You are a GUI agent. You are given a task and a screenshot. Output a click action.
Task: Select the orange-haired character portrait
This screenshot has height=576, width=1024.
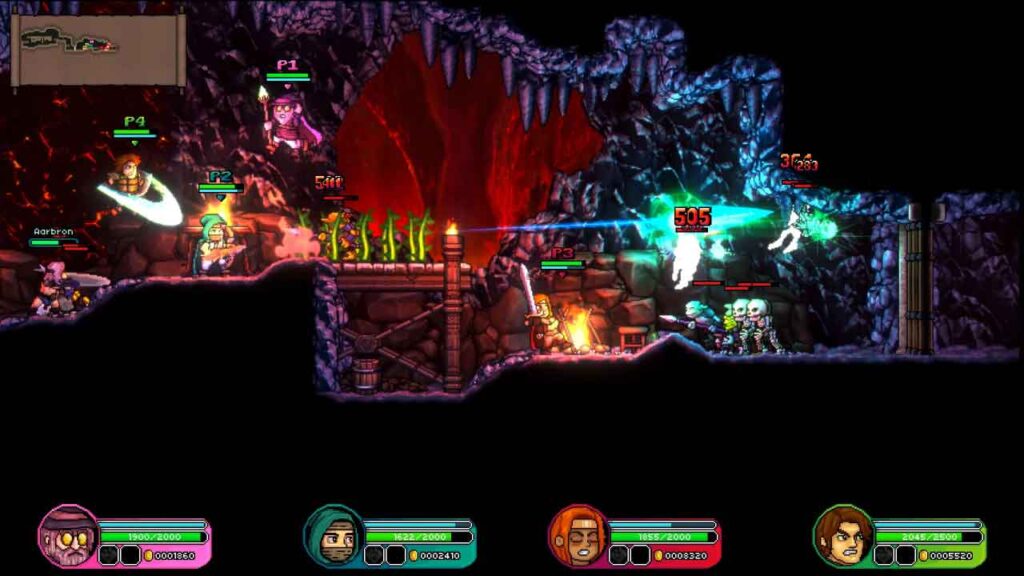(x=578, y=536)
